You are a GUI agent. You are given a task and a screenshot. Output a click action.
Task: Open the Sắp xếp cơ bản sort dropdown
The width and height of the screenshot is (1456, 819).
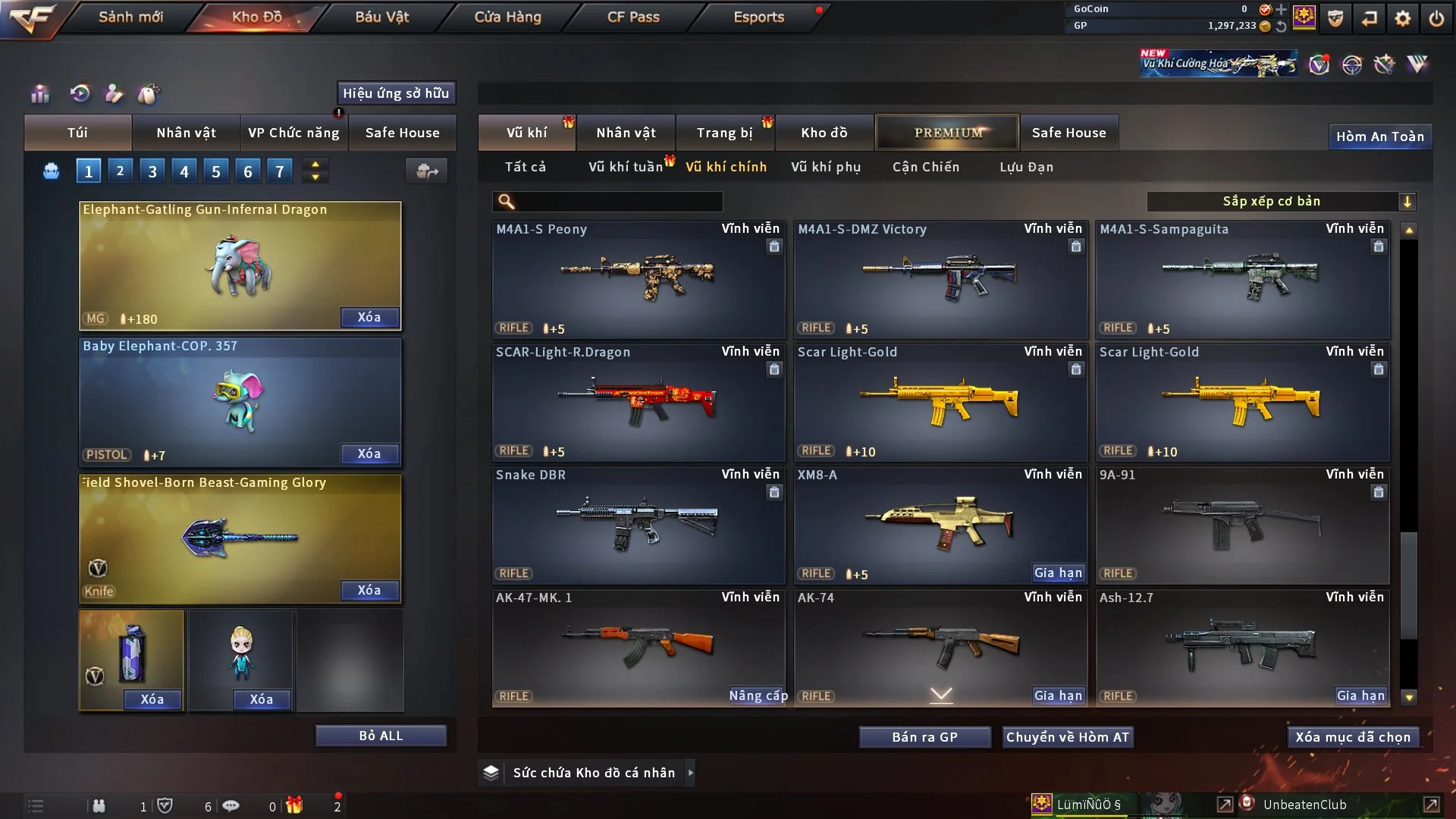click(x=1281, y=201)
